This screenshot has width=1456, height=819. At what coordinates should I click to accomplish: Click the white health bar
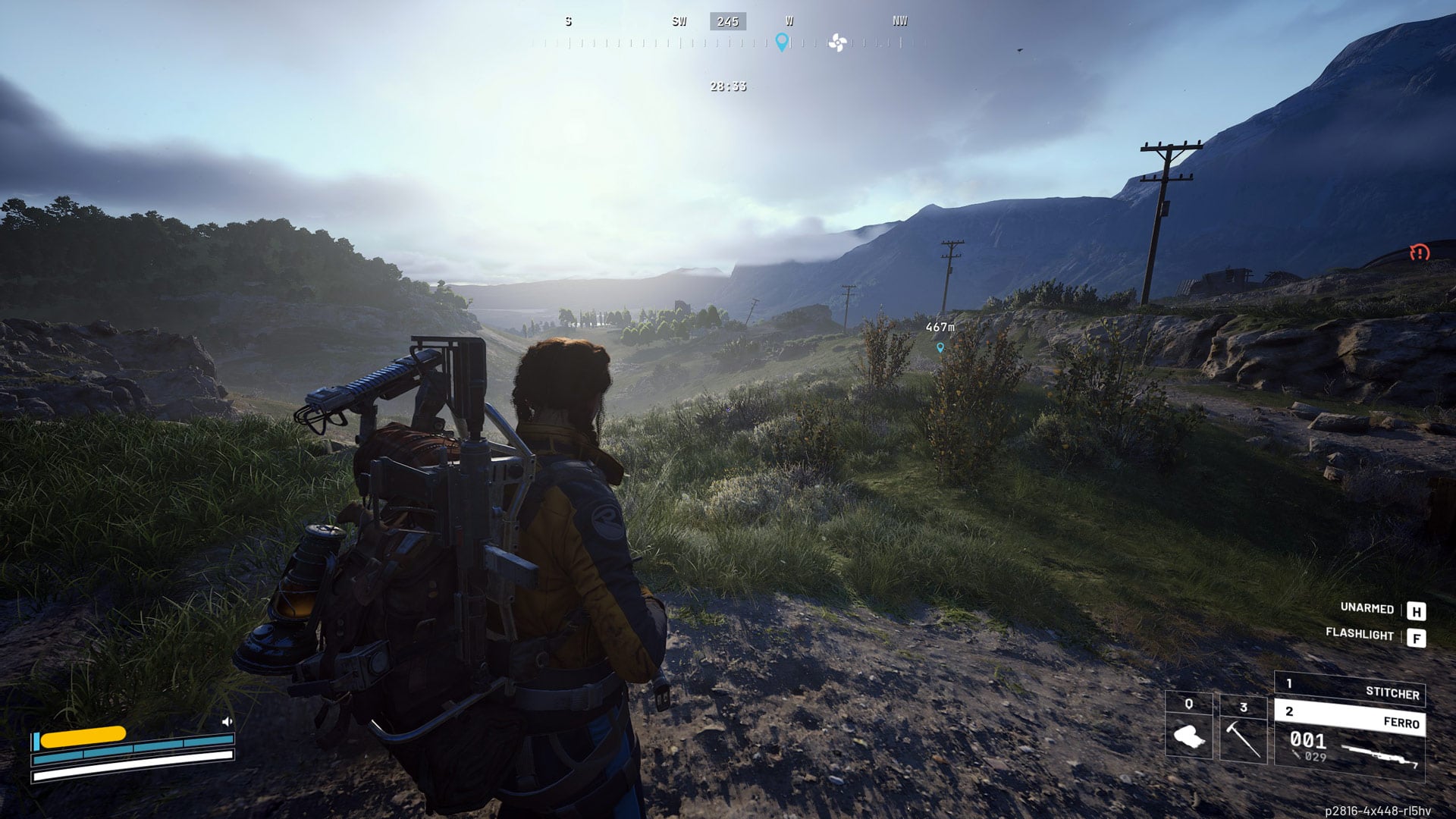[133, 775]
